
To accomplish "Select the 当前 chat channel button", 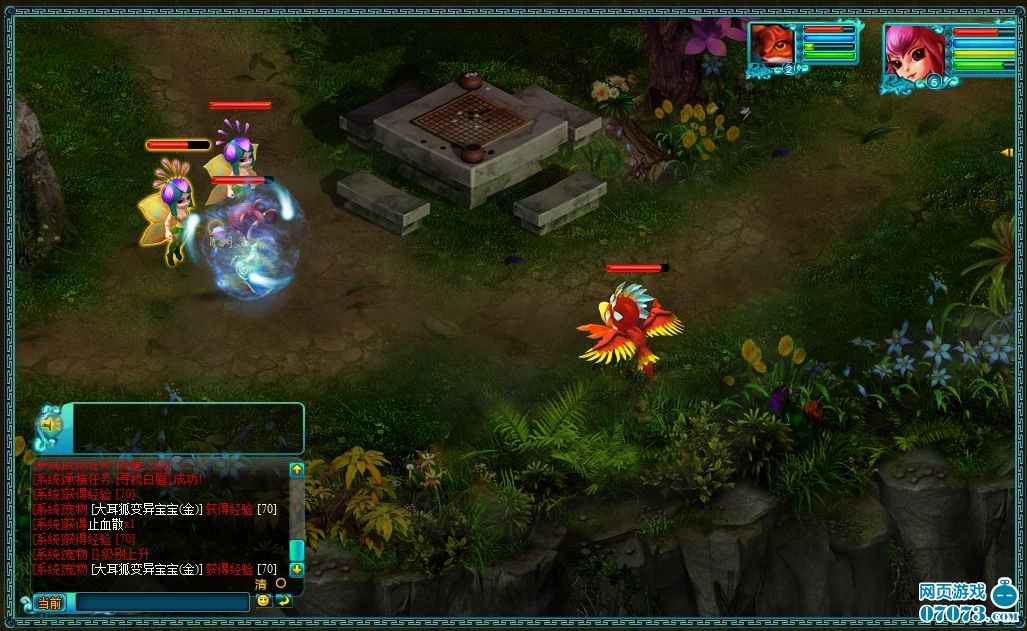I will click(x=49, y=603).
